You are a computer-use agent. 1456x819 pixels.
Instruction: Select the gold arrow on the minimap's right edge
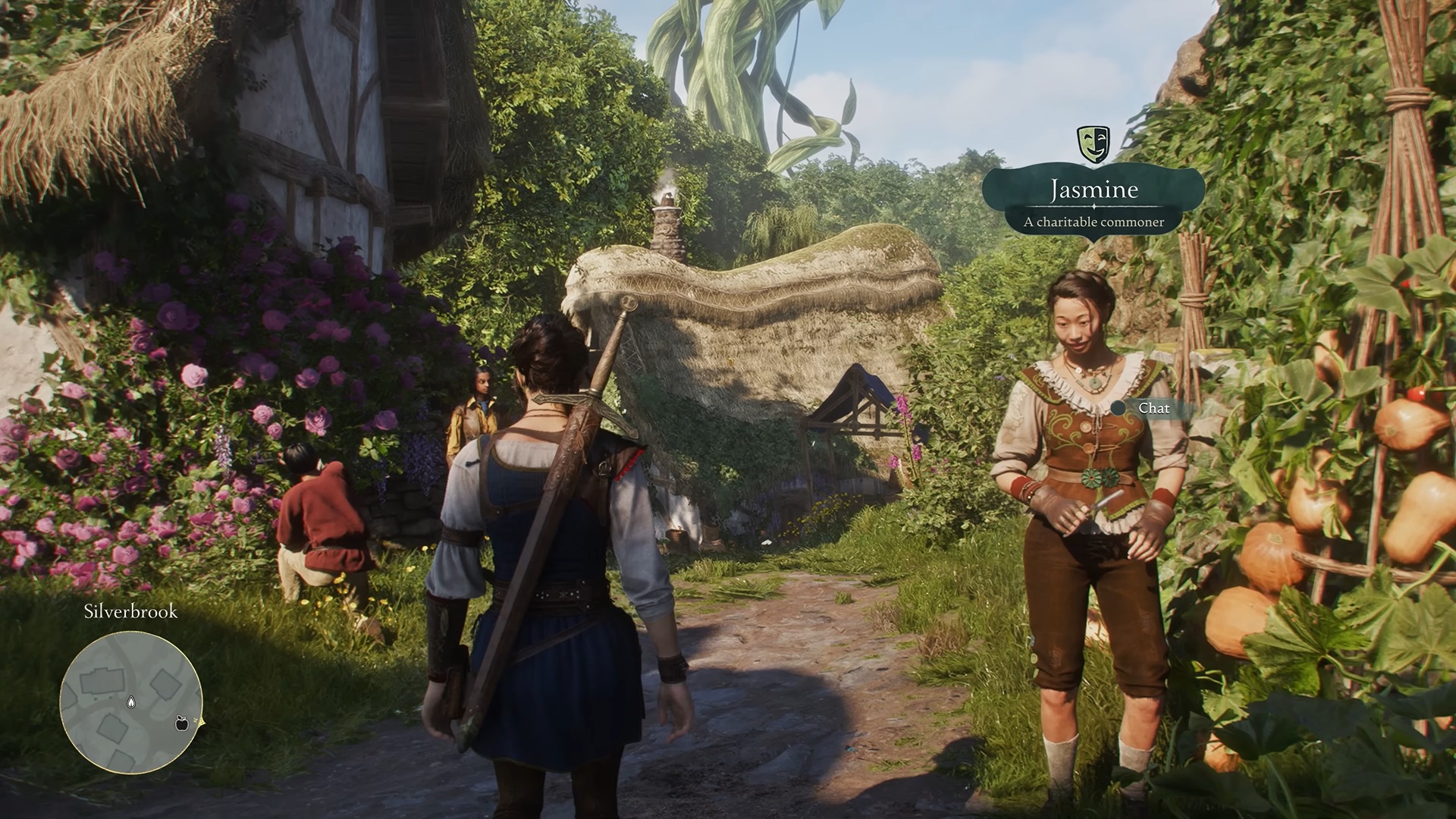click(202, 723)
